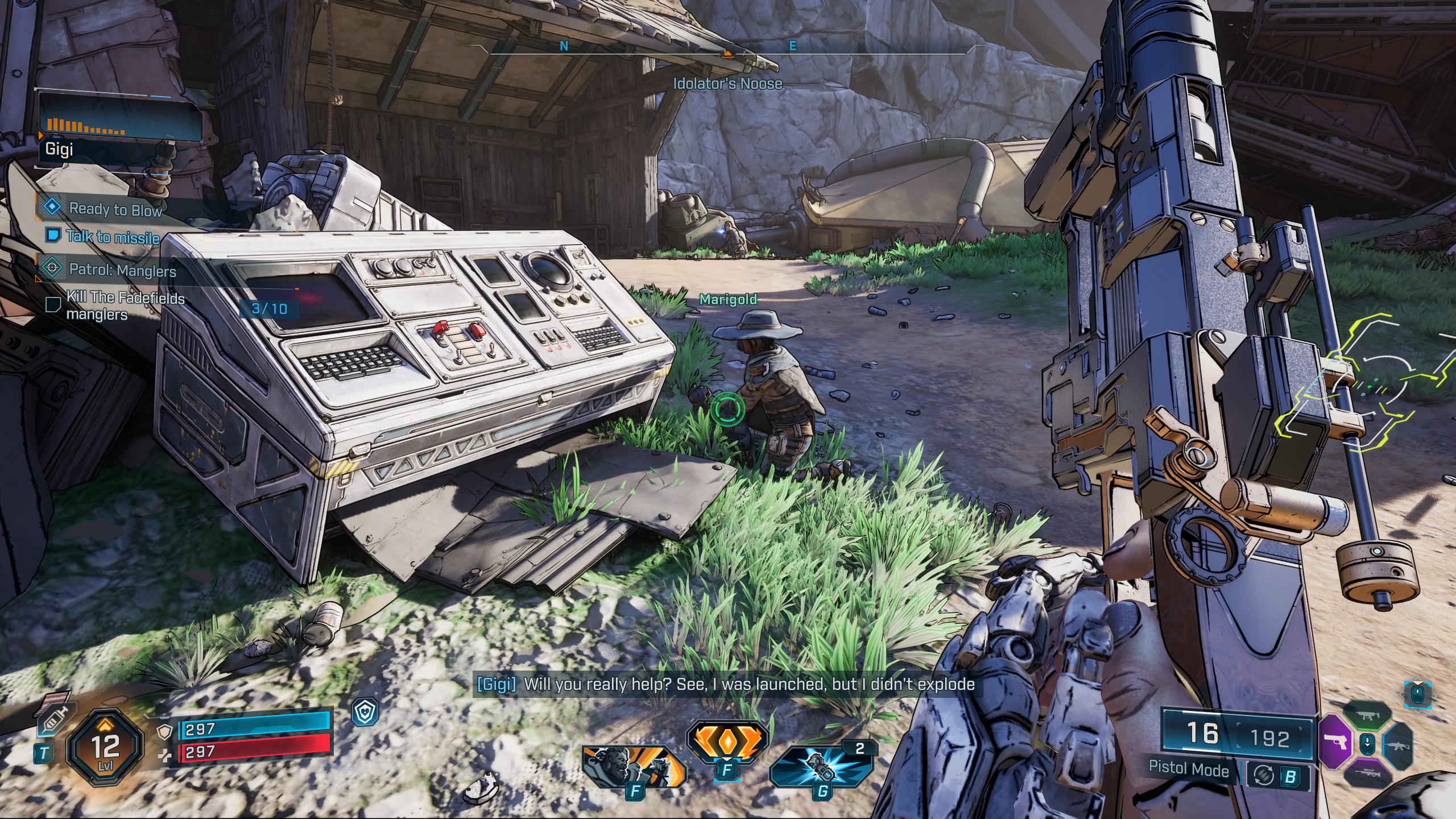Click the scroll-down mouse indicator in the weapon wheel
The image size is (1456, 819).
coord(1367,744)
